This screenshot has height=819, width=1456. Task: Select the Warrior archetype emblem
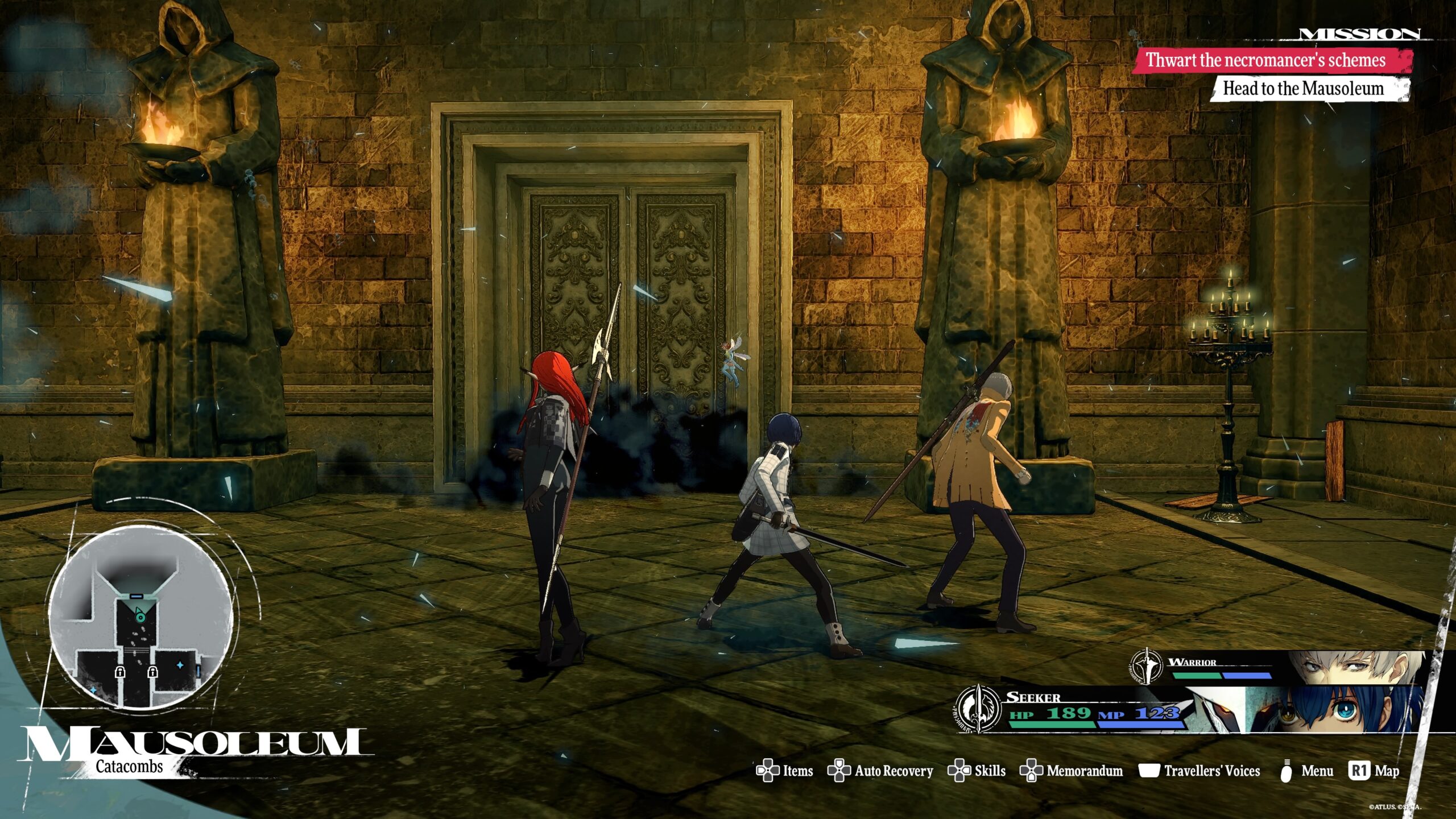point(1147,665)
